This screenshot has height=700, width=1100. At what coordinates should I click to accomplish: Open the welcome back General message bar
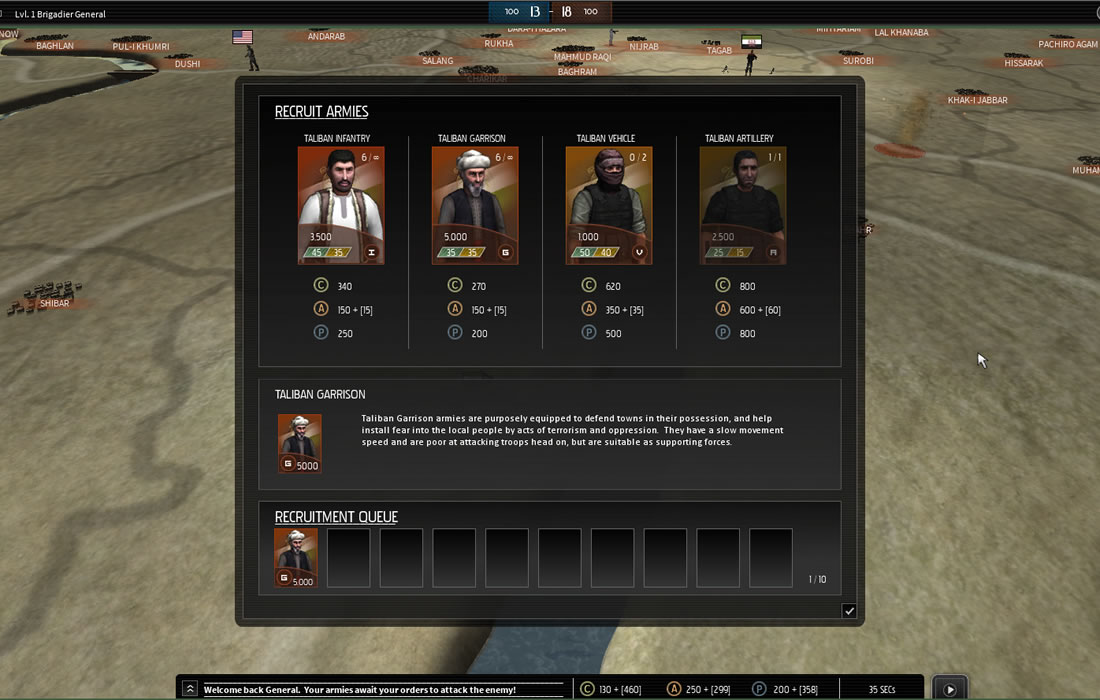(x=382, y=690)
